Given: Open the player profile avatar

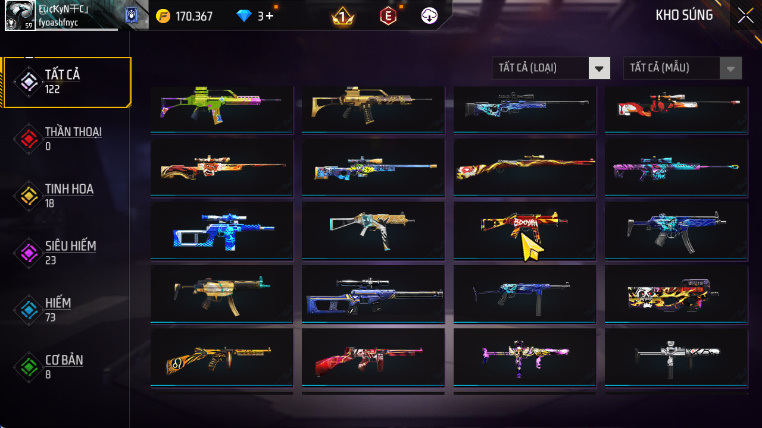Looking at the screenshot, I should pyautogui.click(x=19, y=15).
